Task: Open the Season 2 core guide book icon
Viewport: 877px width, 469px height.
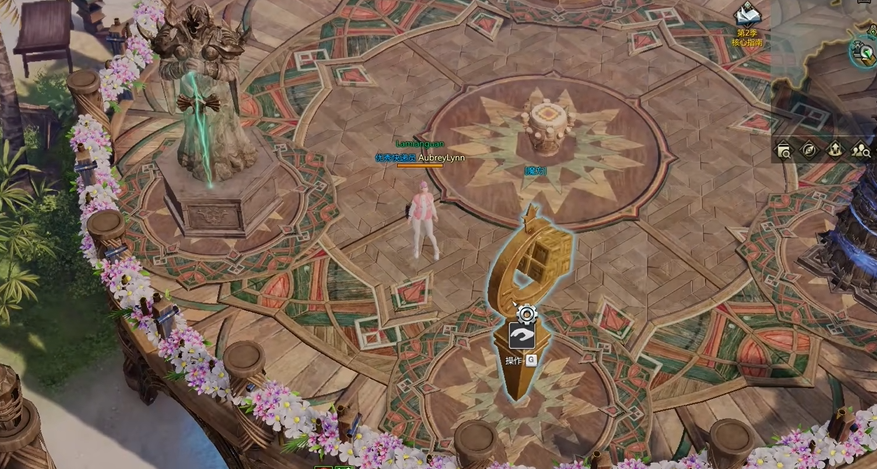Action: tap(747, 15)
